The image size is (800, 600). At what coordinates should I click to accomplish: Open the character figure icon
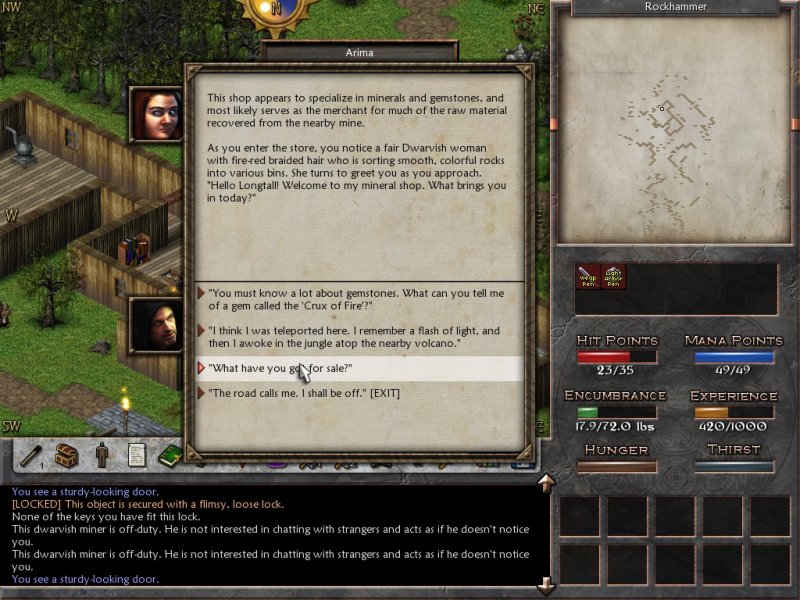(x=102, y=456)
